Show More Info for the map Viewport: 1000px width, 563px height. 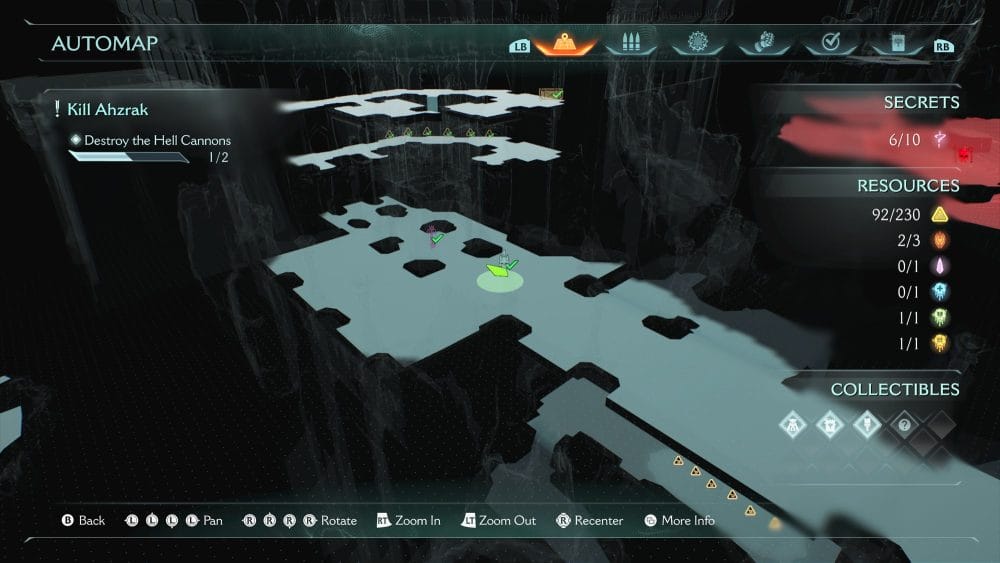(x=680, y=520)
